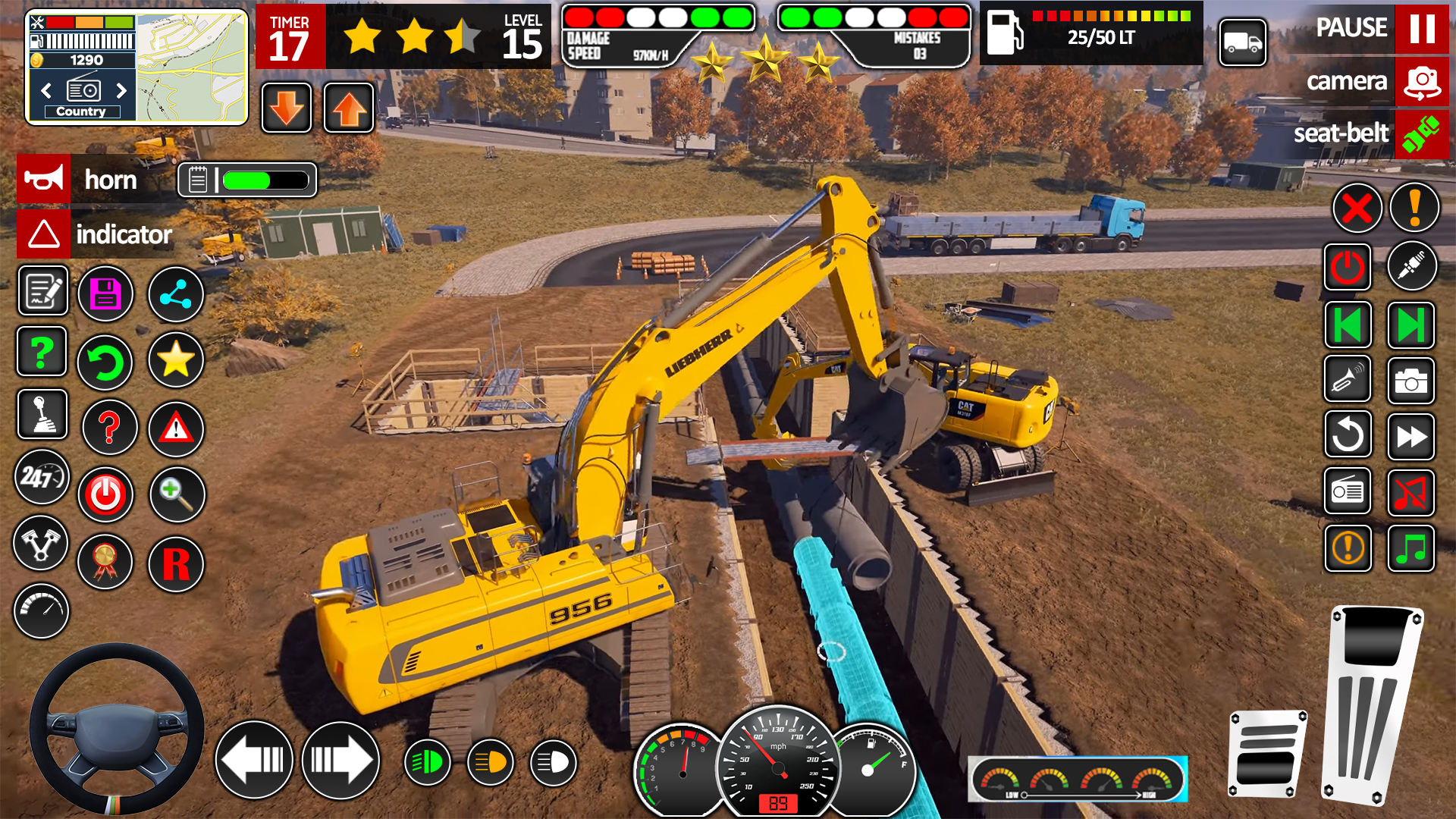The width and height of the screenshot is (1456, 819).
Task: Save with the pink floppy disk icon
Action: [105, 293]
